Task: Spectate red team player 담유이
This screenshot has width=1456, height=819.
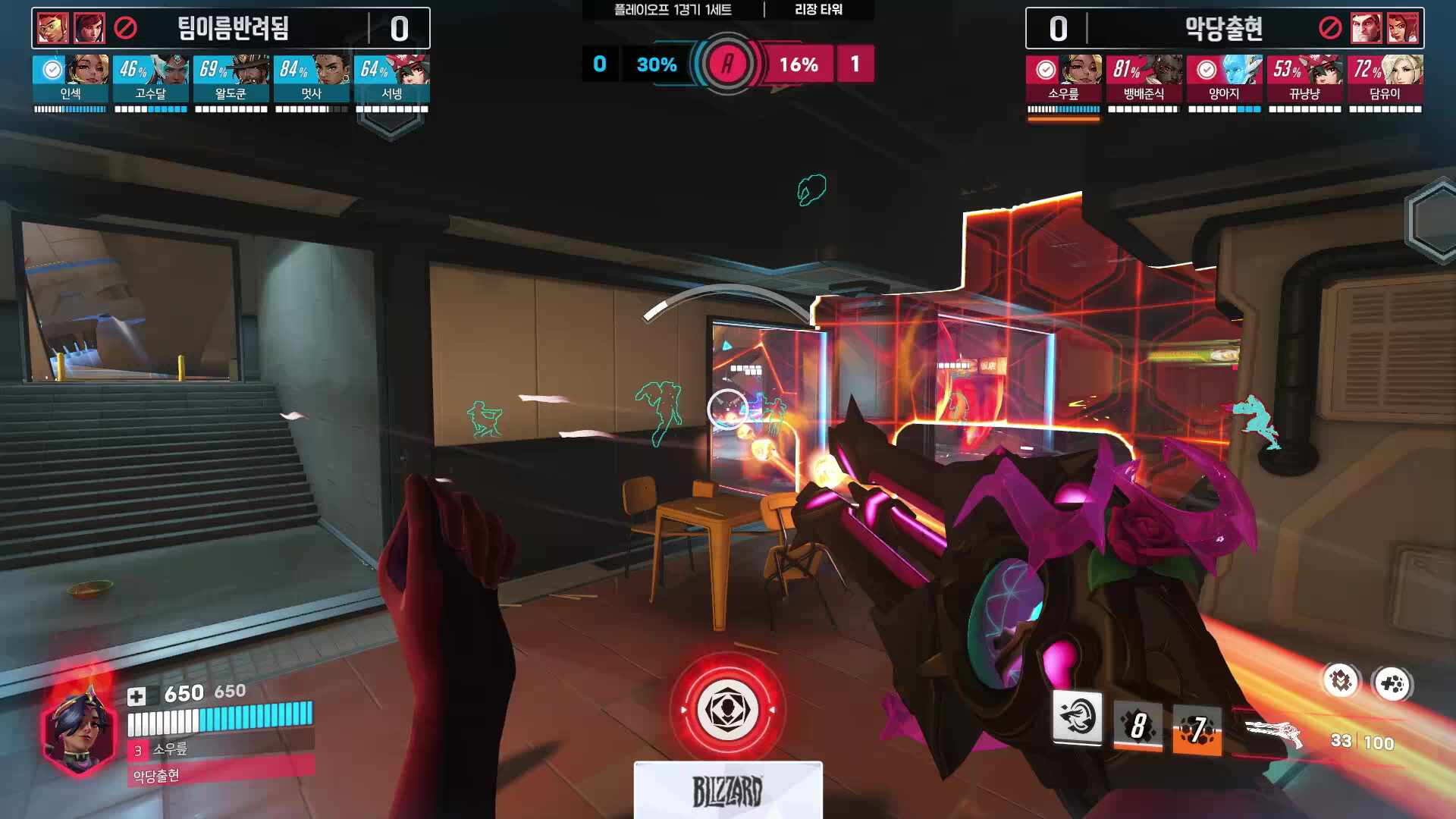Action: click(x=1385, y=80)
